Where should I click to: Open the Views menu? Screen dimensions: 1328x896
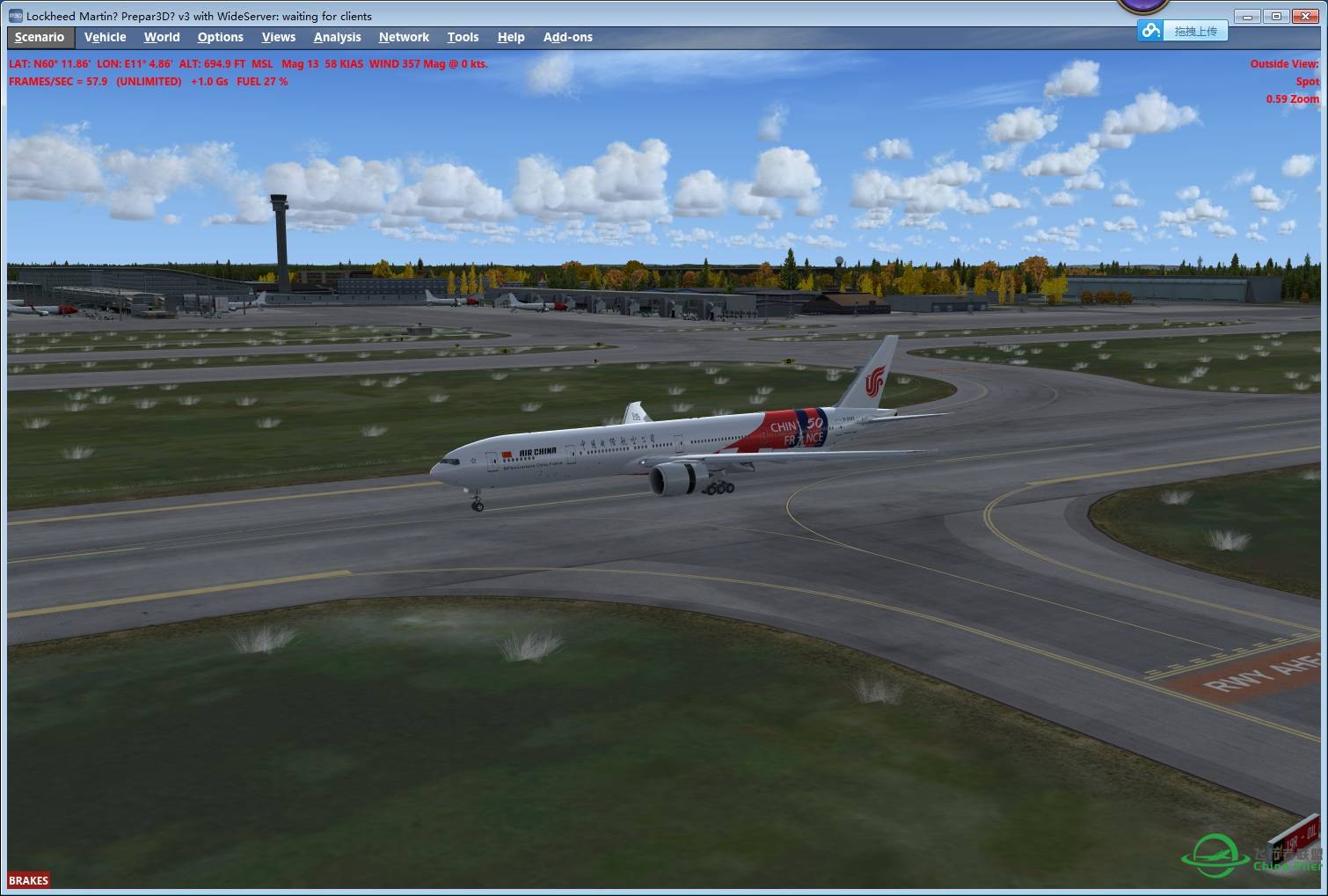[x=278, y=37]
